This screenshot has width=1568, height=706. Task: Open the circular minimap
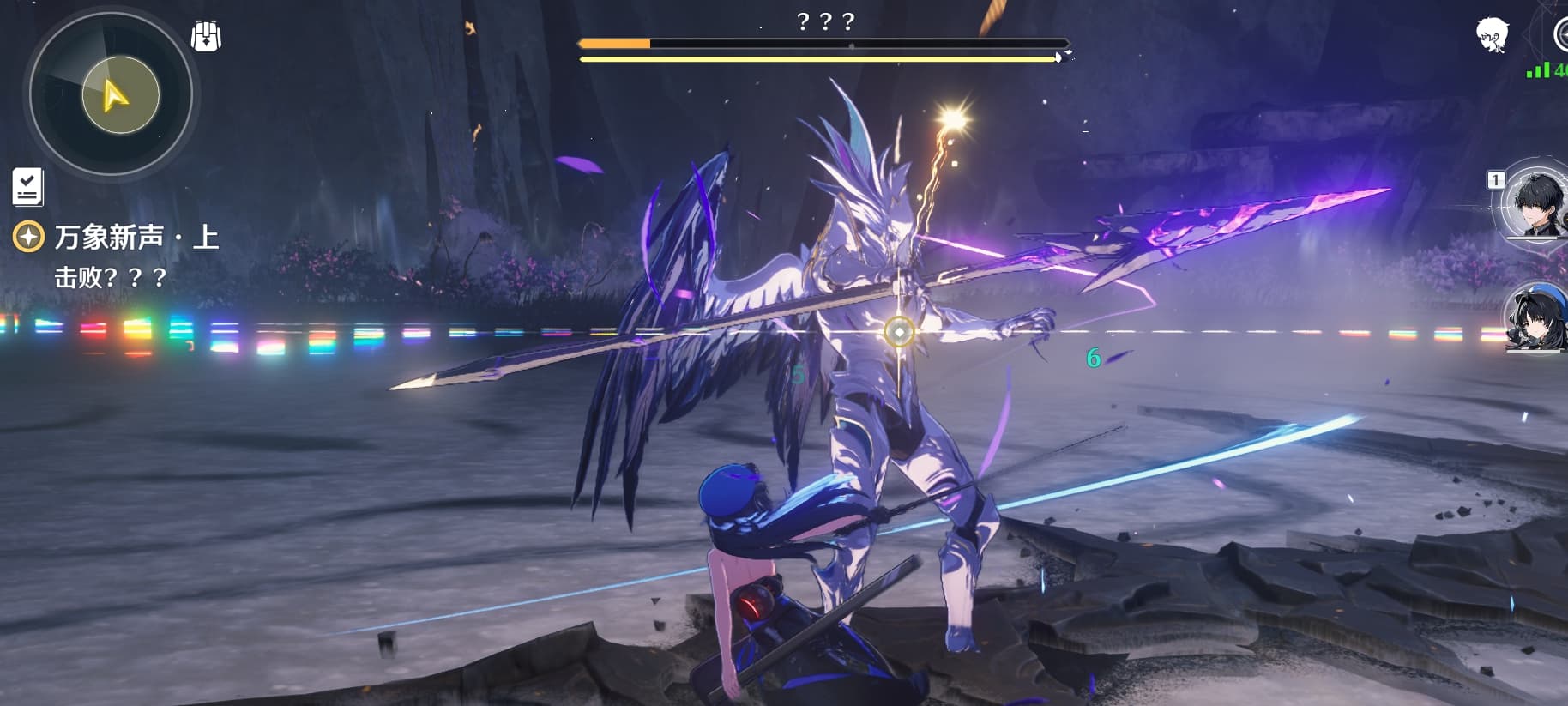111,93
